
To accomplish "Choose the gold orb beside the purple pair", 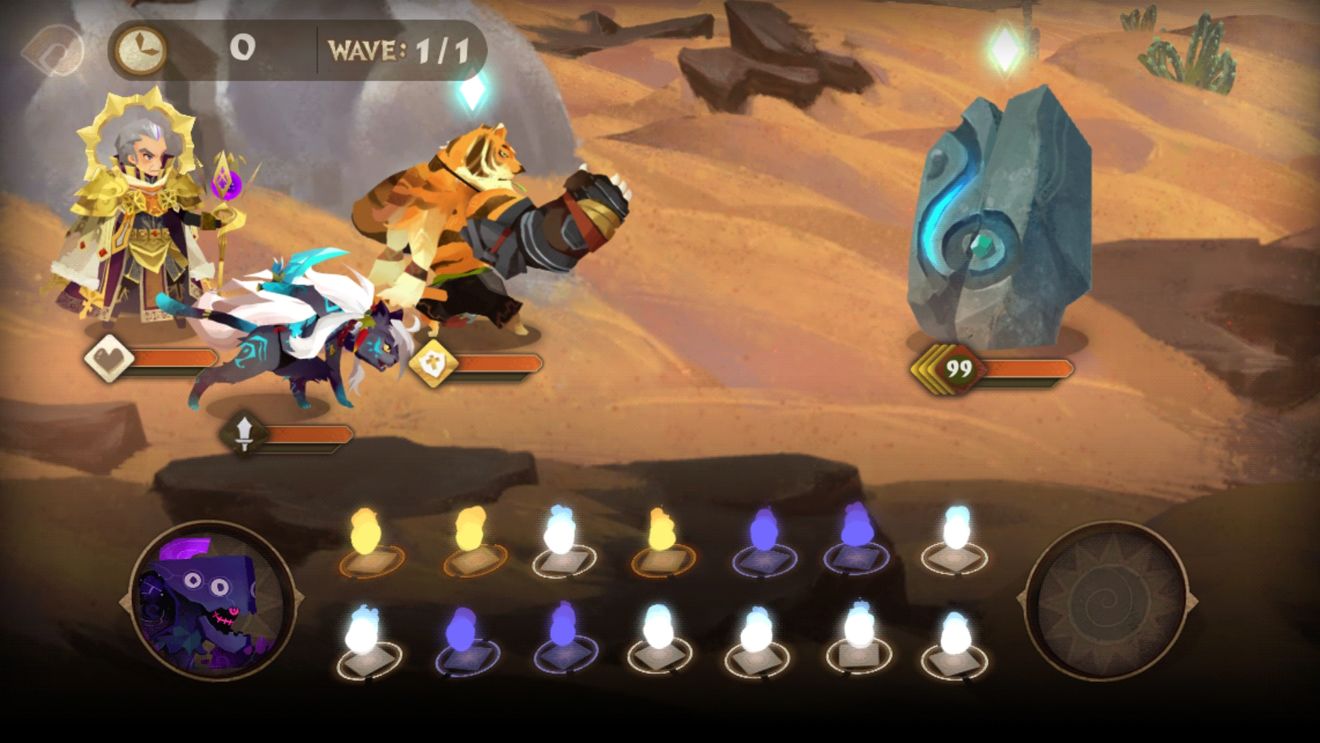I will click(x=663, y=541).
